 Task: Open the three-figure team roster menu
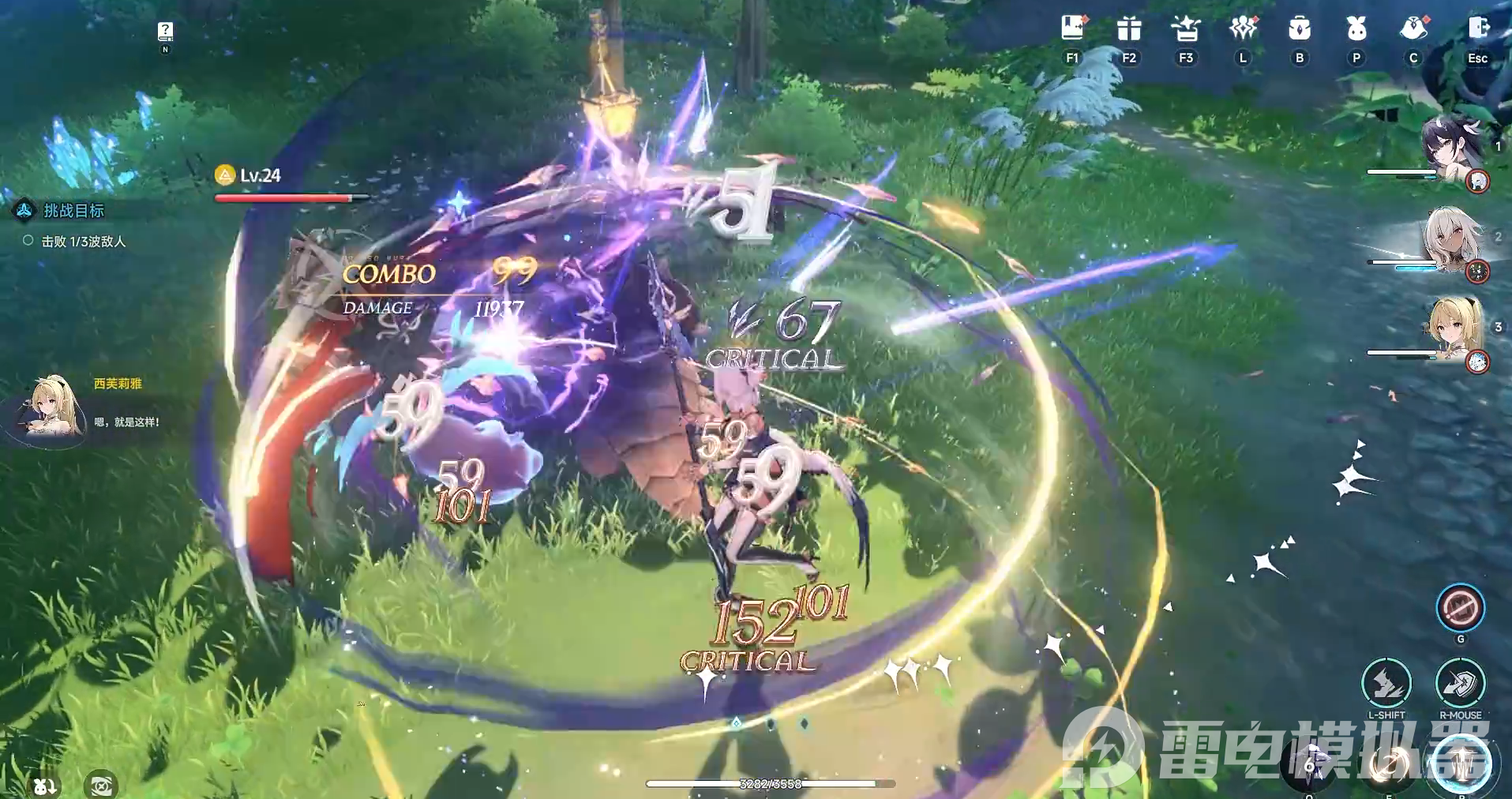[x=1243, y=29]
